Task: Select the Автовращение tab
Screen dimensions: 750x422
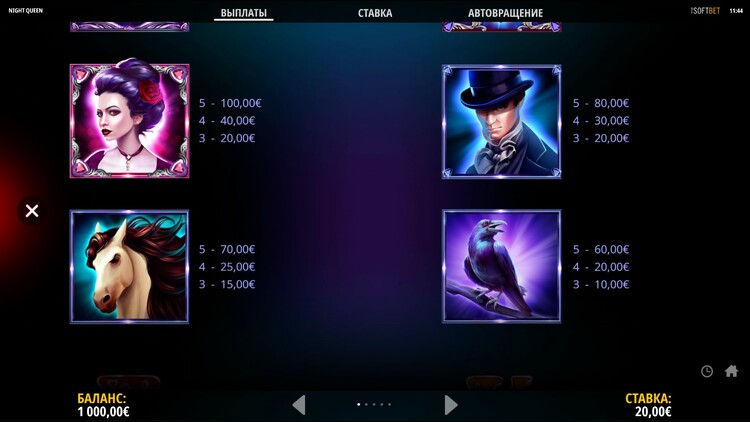Action: (x=505, y=13)
